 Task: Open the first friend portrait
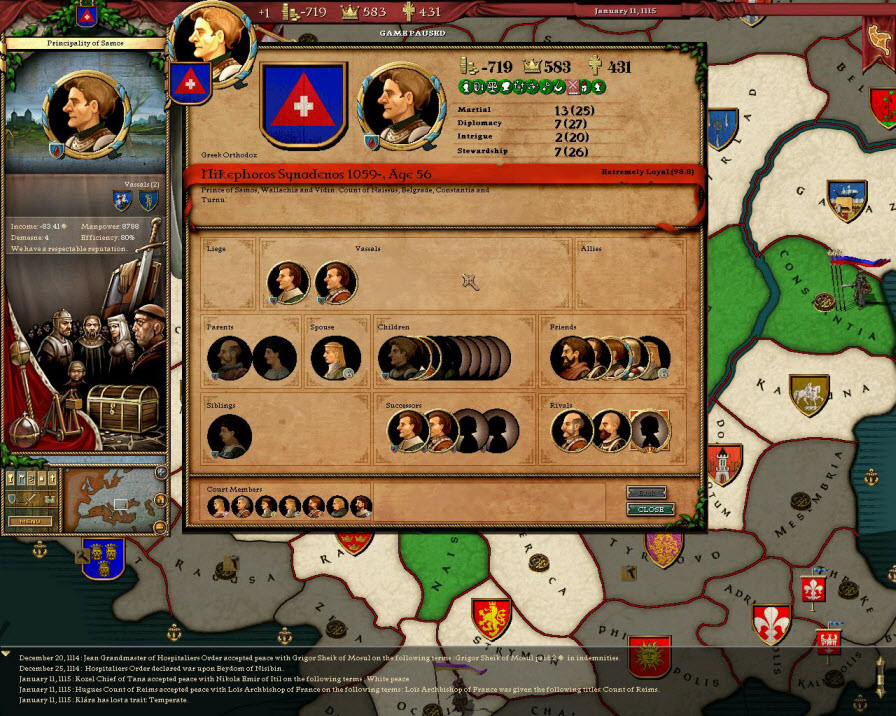point(571,357)
